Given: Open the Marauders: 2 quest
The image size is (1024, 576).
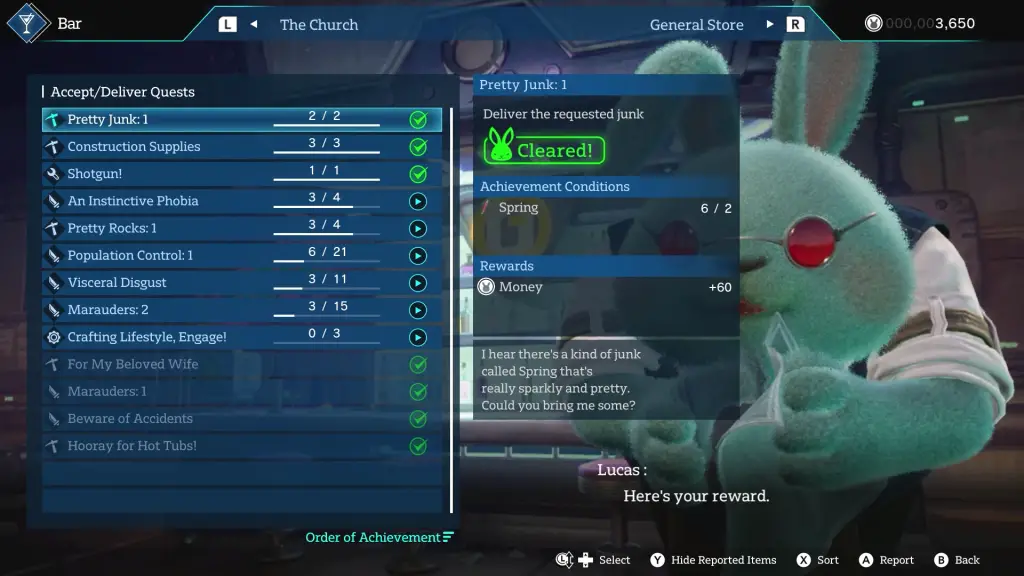Looking at the screenshot, I should 241,310.
